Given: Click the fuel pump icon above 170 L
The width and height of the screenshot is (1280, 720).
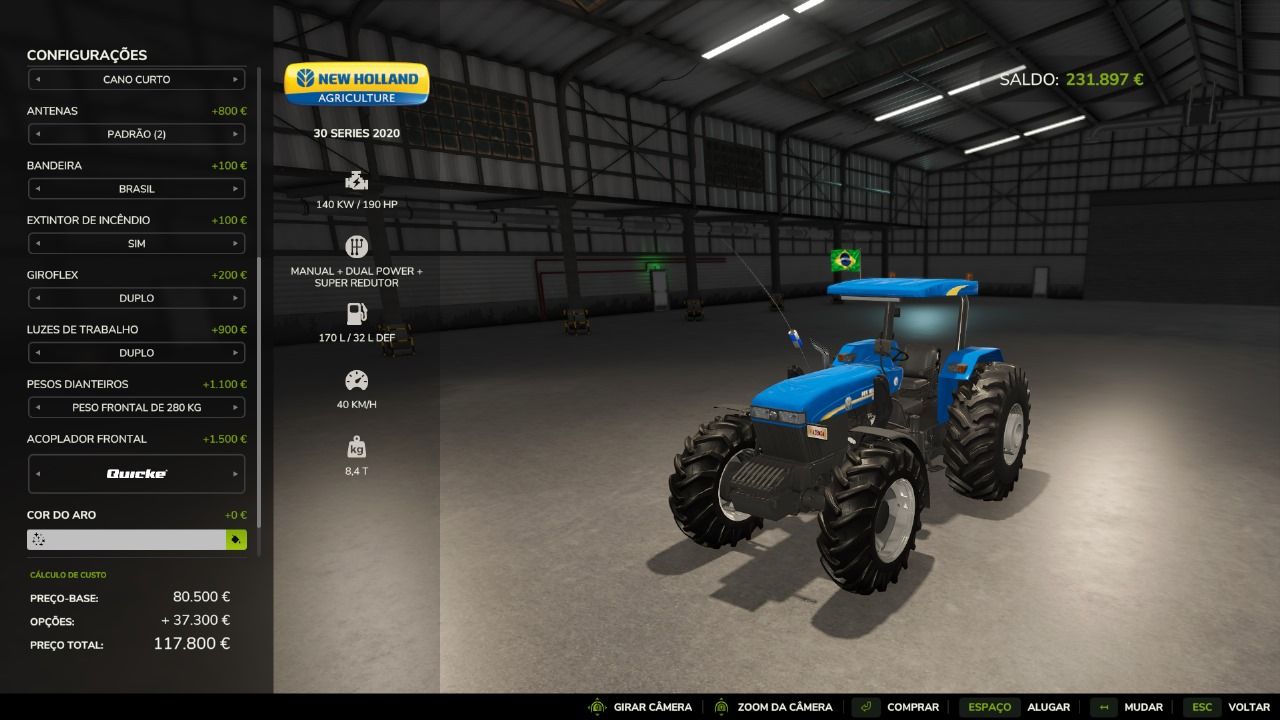Looking at the screenshot, I should tap(356, 314).
